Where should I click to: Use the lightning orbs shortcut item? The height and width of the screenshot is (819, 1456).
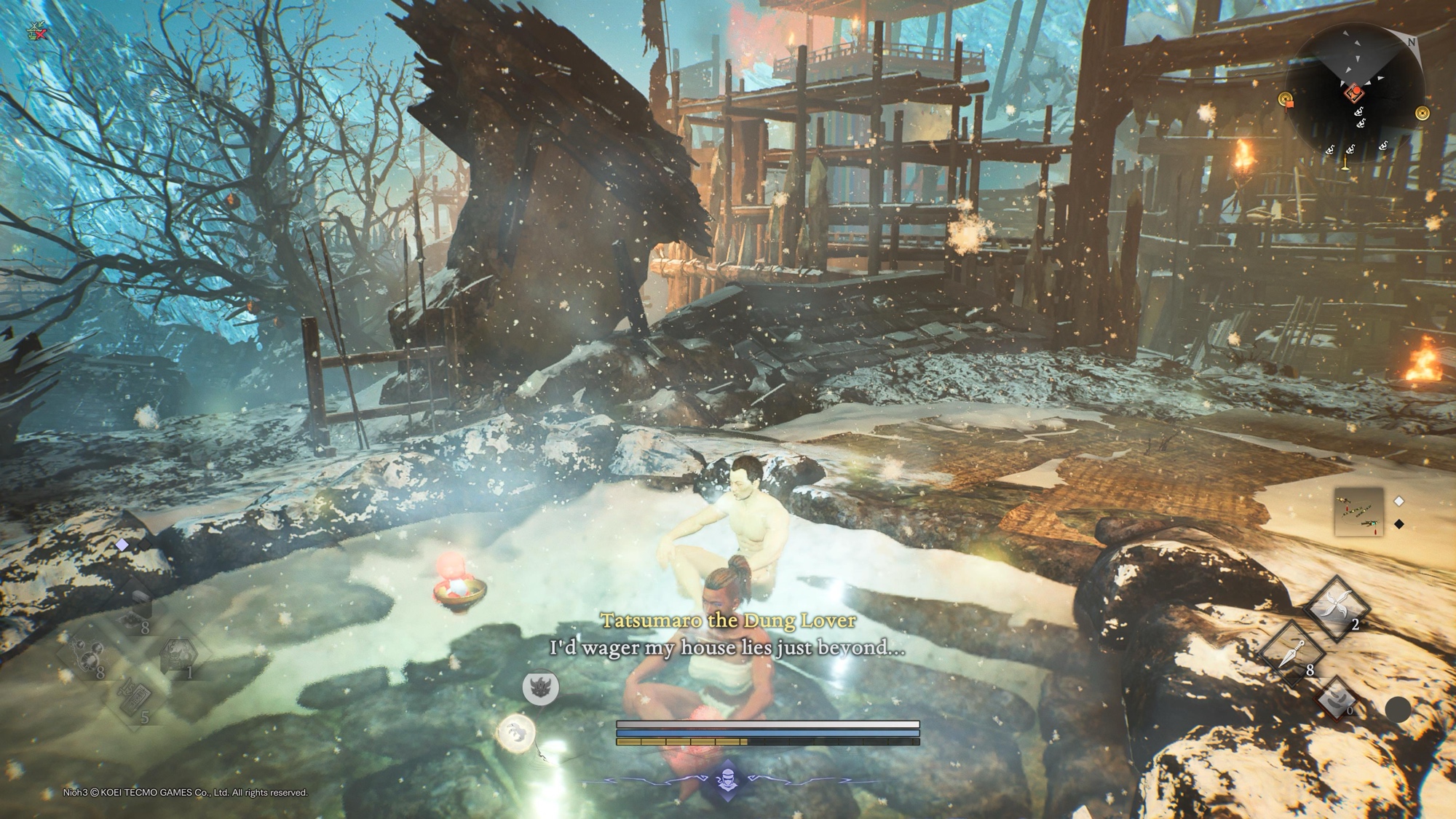89,655
